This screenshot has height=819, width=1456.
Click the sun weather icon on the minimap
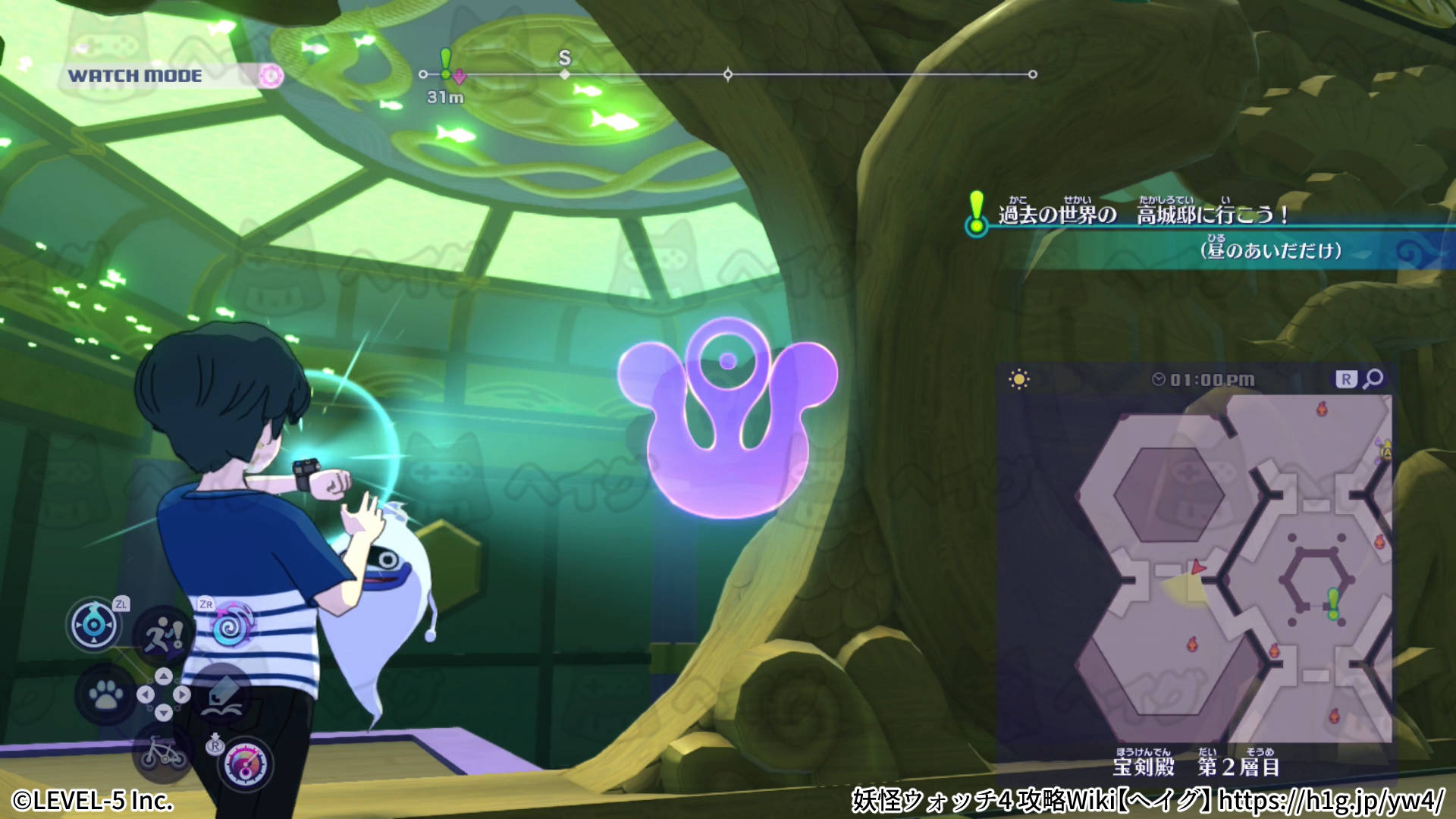click(x=1018, y=377)
